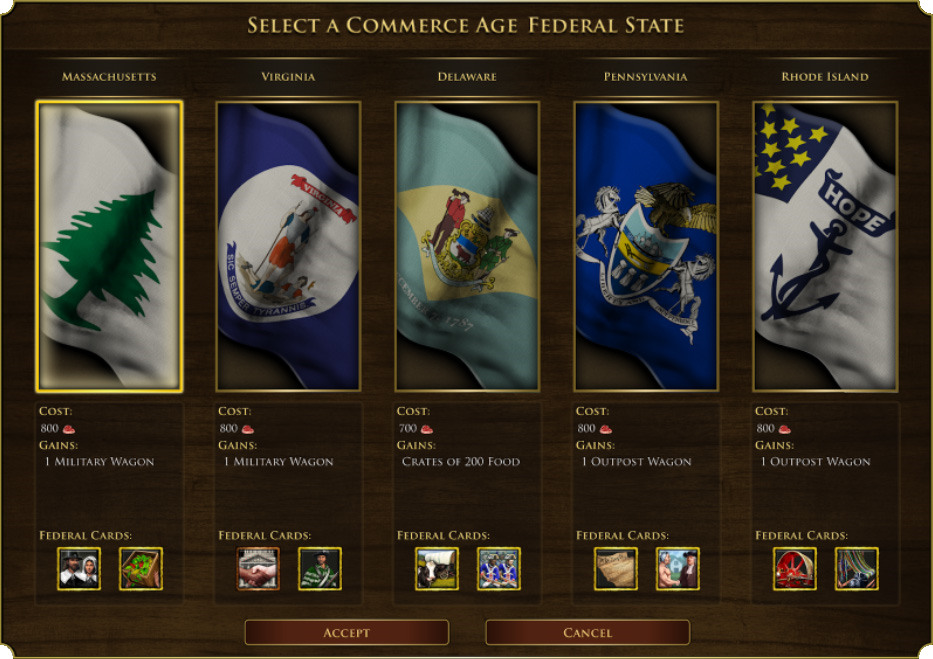Choose Rhode Island's HOPE anchor flag
The image size is (933, 659).
[825, 246]
